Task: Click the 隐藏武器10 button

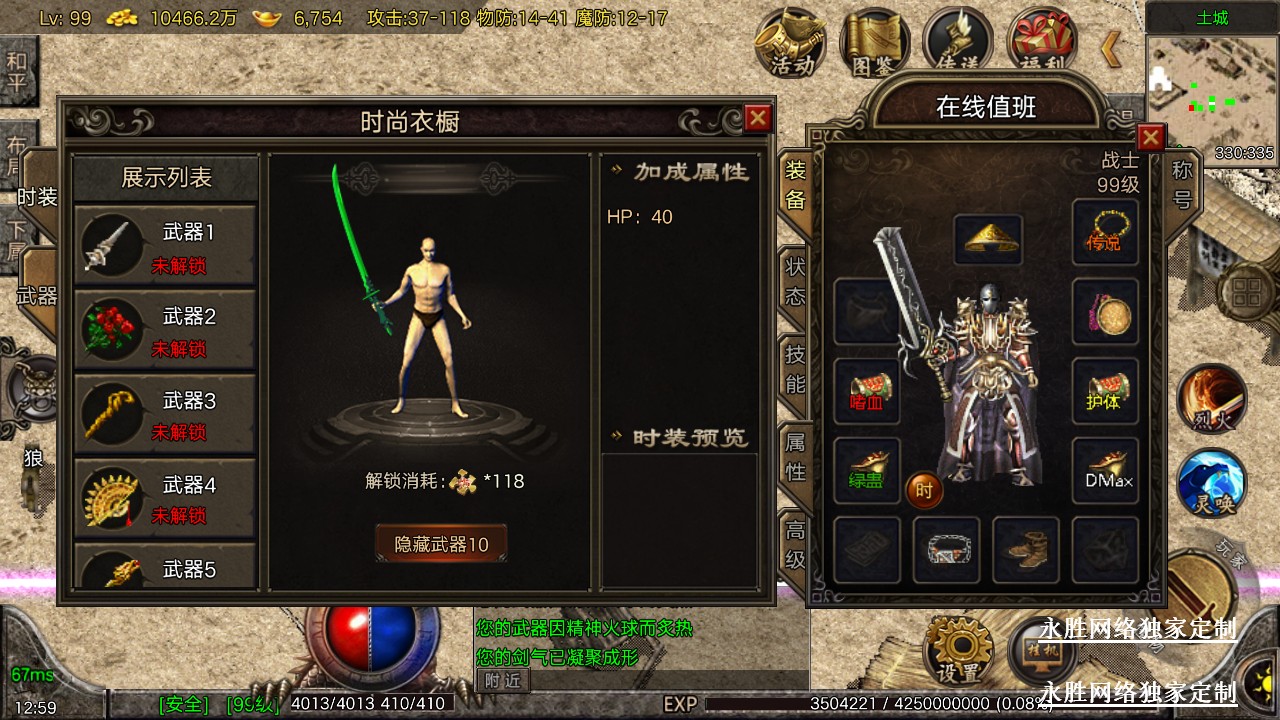Action: pyautogui.click(x=441, y=544)
